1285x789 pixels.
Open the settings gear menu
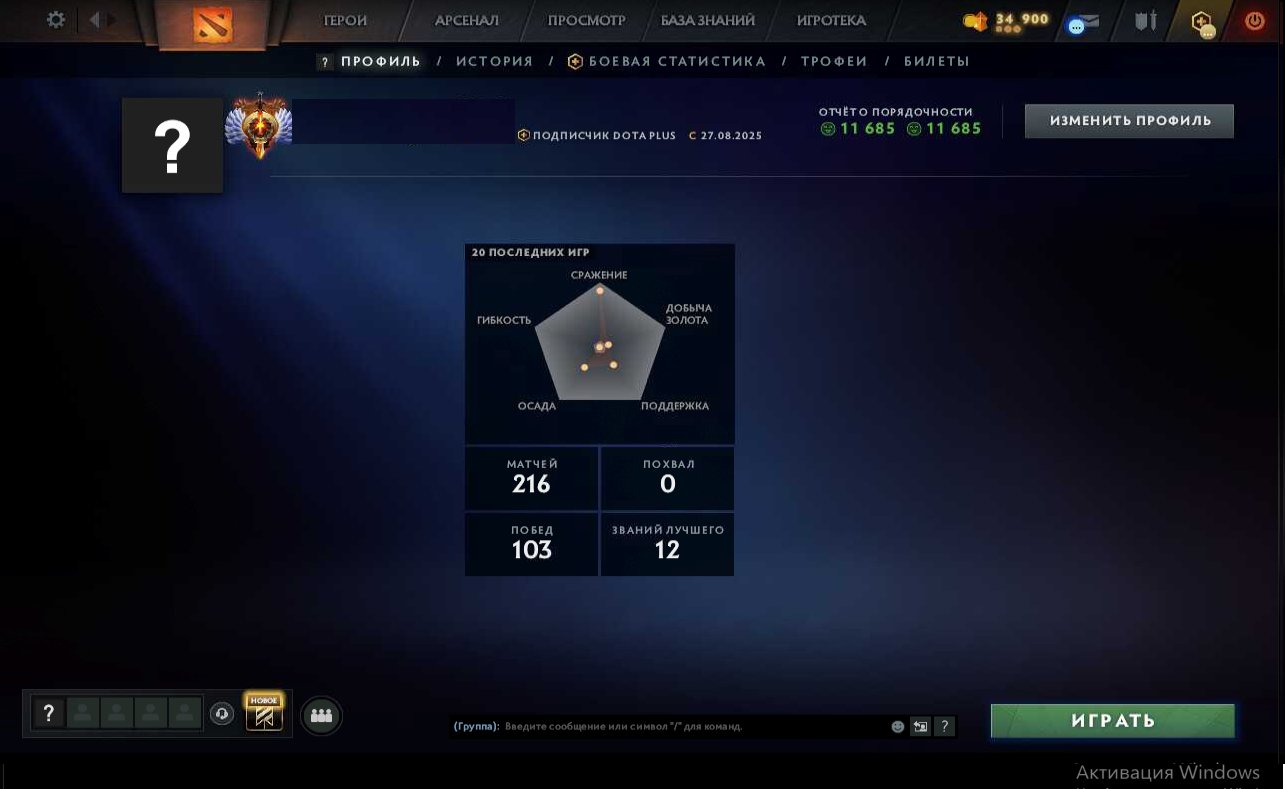click(x=55, y=18)
